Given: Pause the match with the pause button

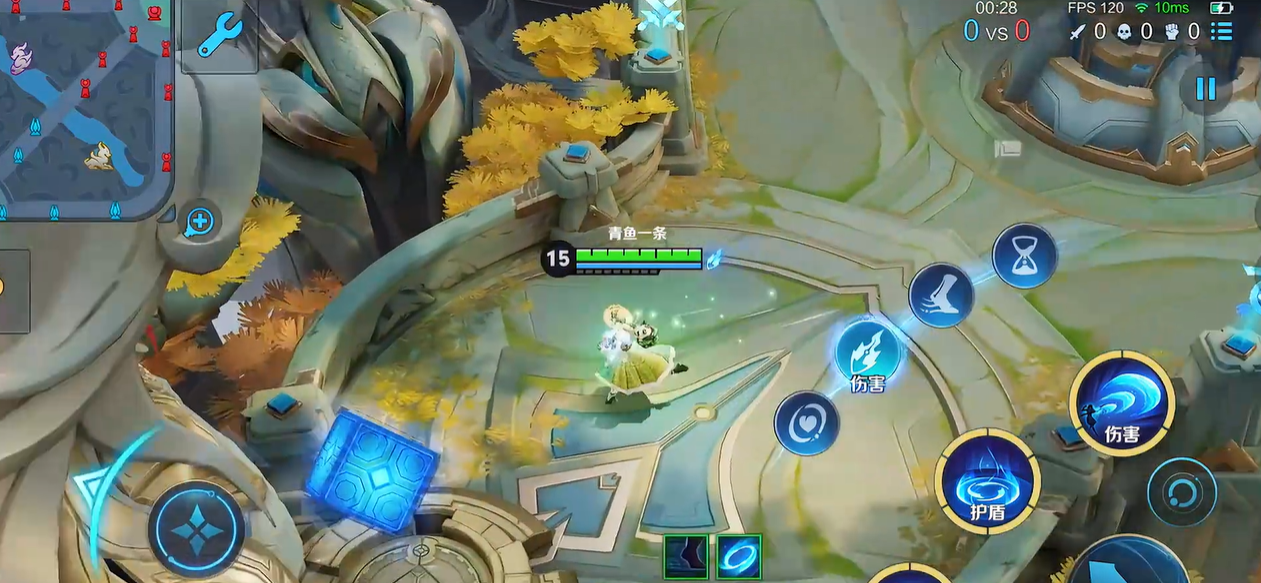Looking at the screenshot, I should tap(1206, 88).
